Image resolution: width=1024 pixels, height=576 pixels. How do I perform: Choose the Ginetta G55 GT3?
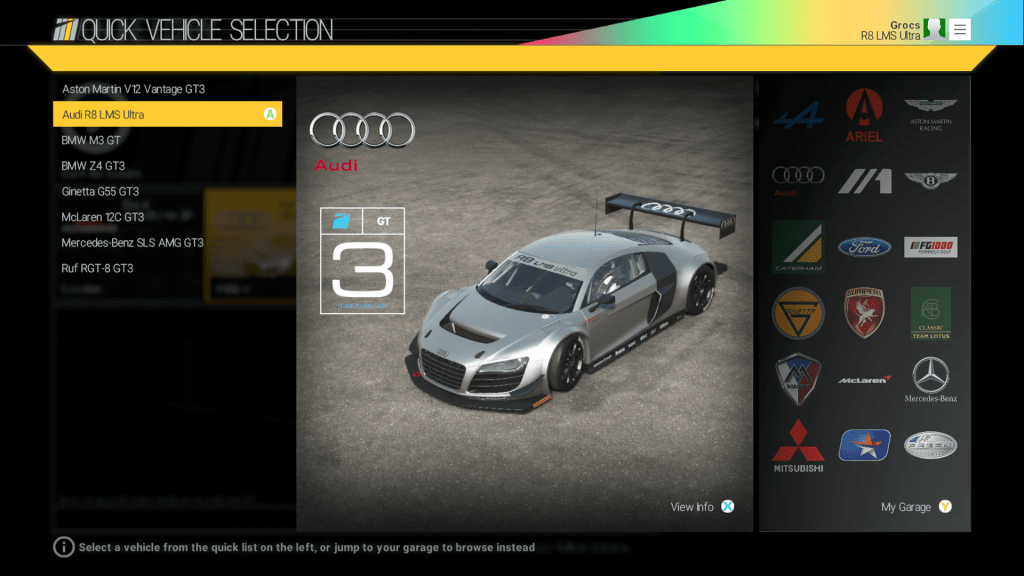100,191
